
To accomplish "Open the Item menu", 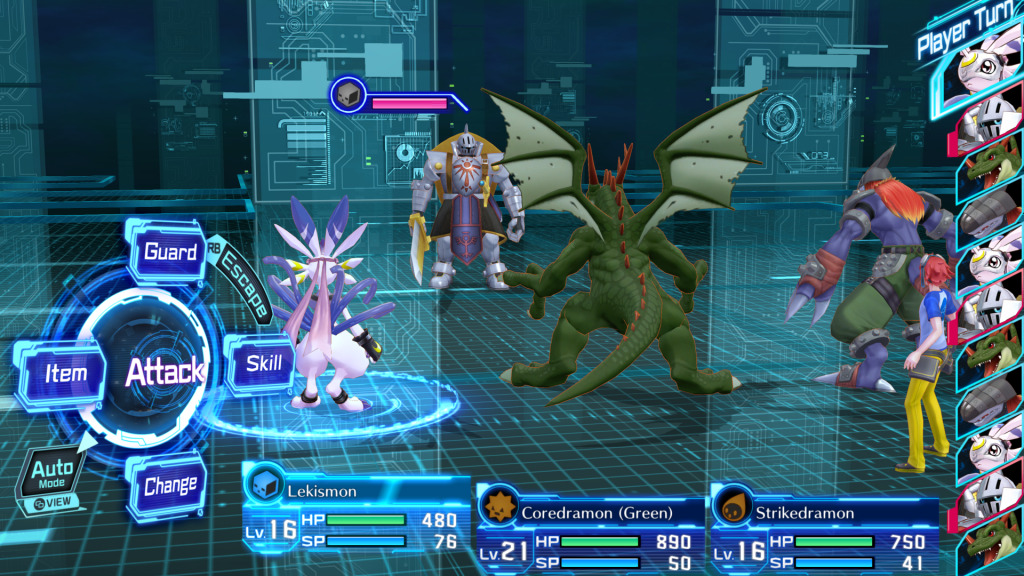I will (x=65, y=374).
